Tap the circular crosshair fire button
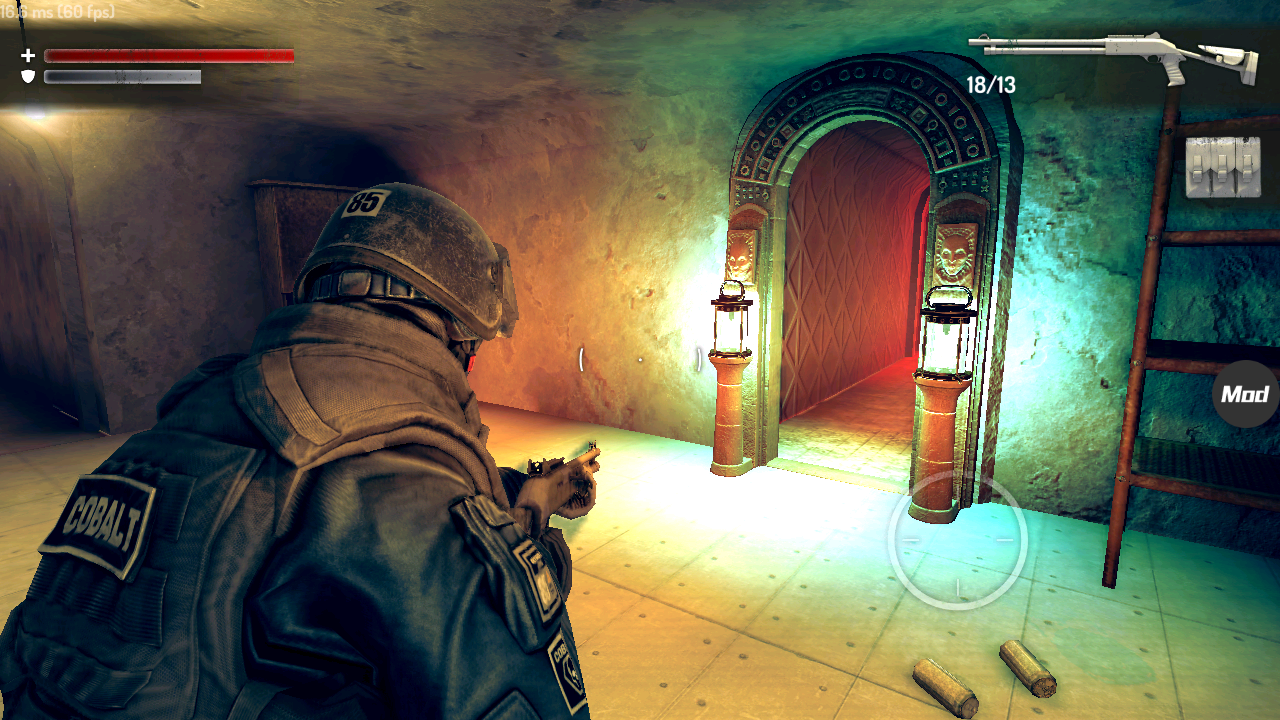This screenshot has width=1280, height=720. click(x=957, y=540)
